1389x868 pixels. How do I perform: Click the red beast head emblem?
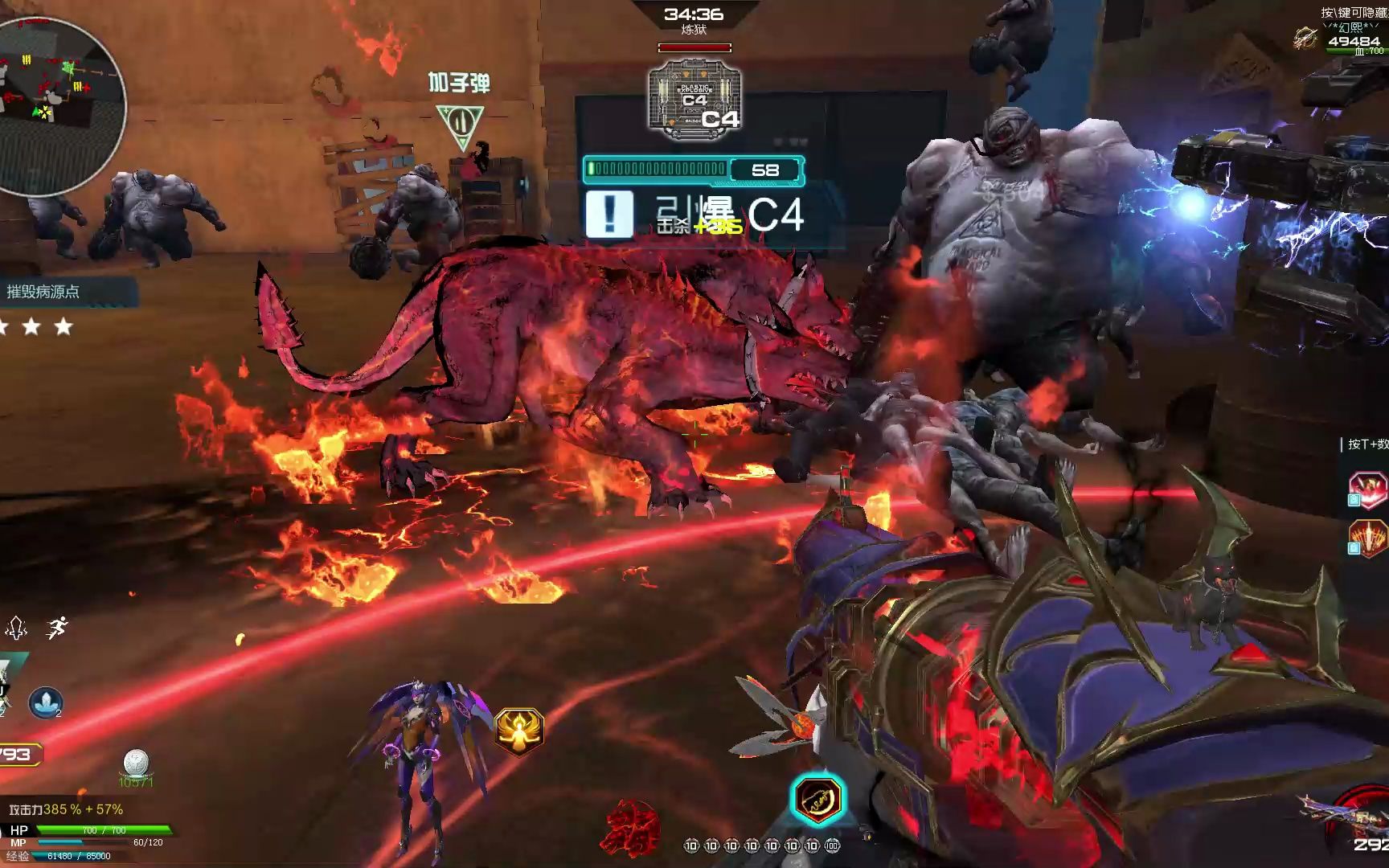pos(633,828)
